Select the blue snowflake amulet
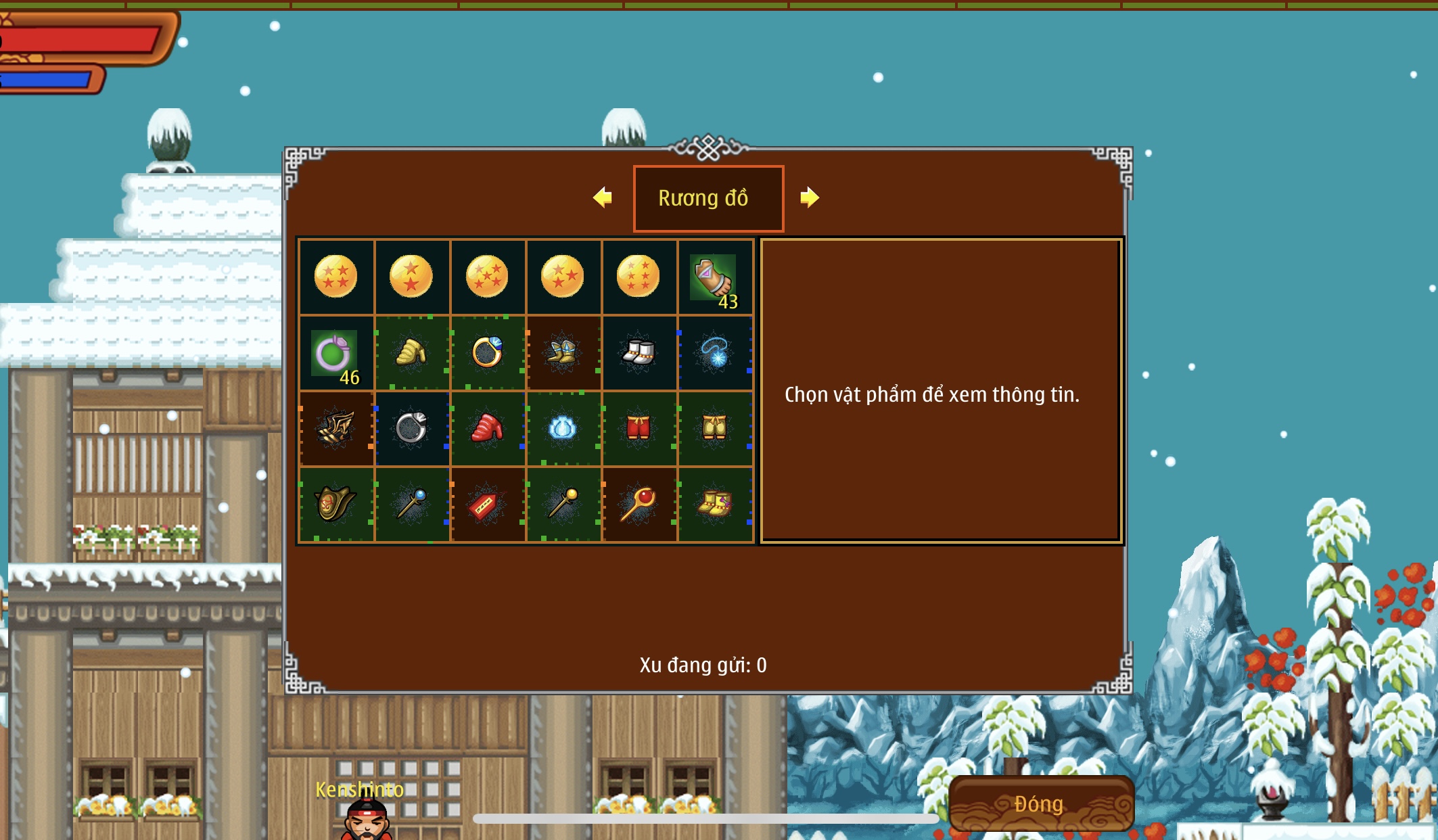Image resolution: width=1438 pixels, height=840 pixels. (x=714, y=352)
